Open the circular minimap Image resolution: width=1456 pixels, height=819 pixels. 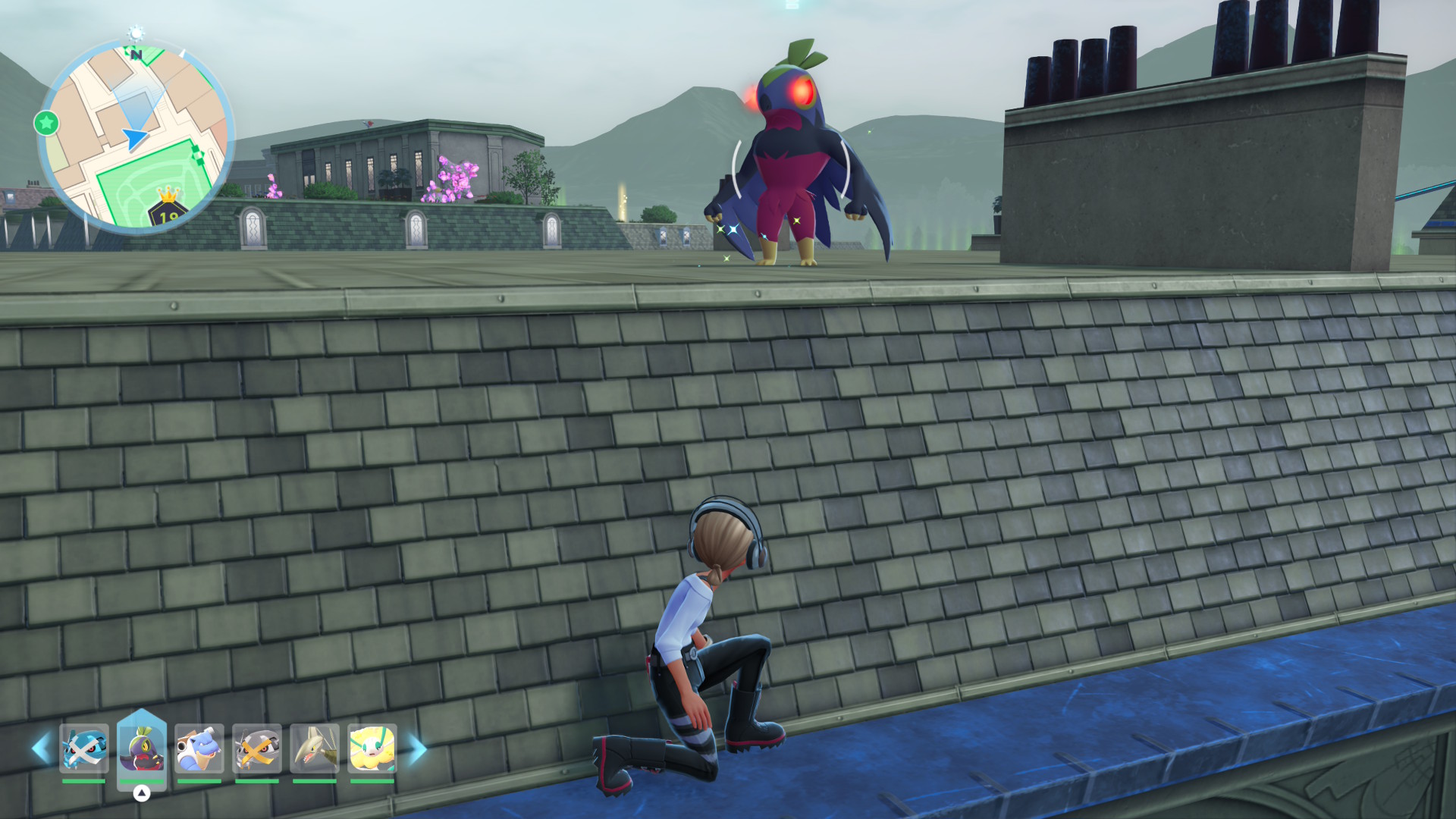136,136
